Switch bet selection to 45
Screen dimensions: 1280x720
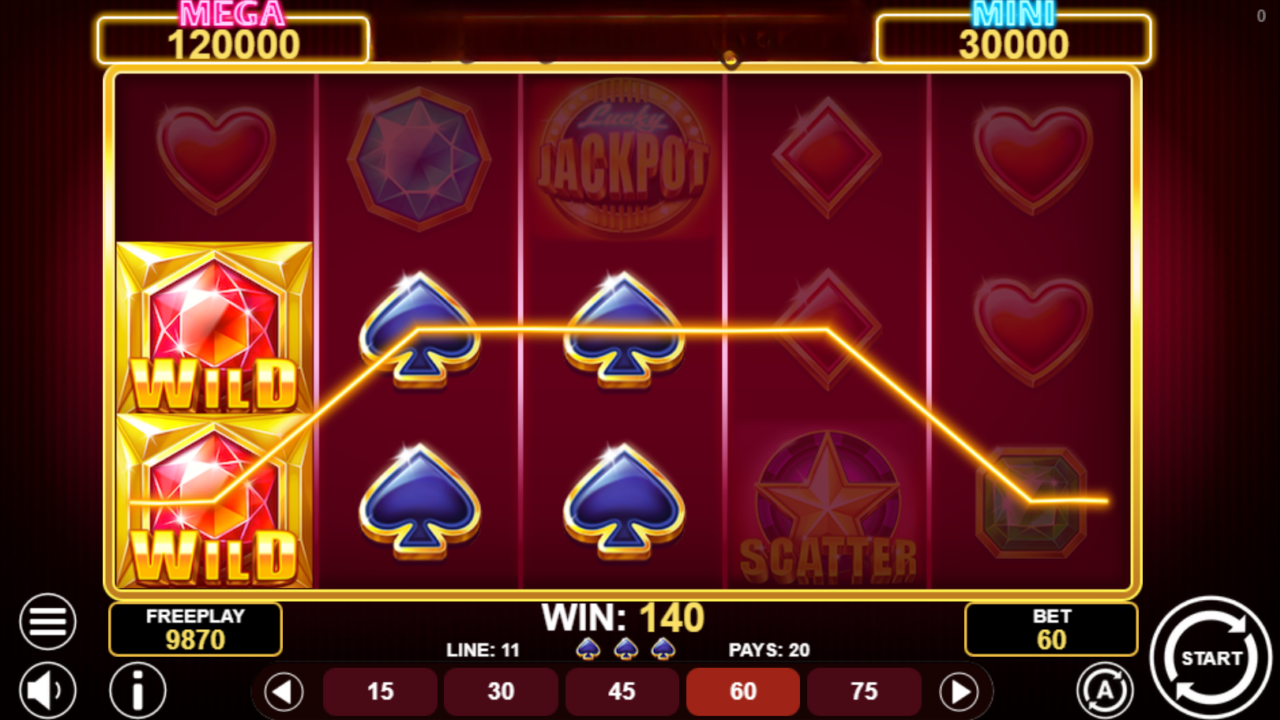pyautogui.click(x=622, y=691)
